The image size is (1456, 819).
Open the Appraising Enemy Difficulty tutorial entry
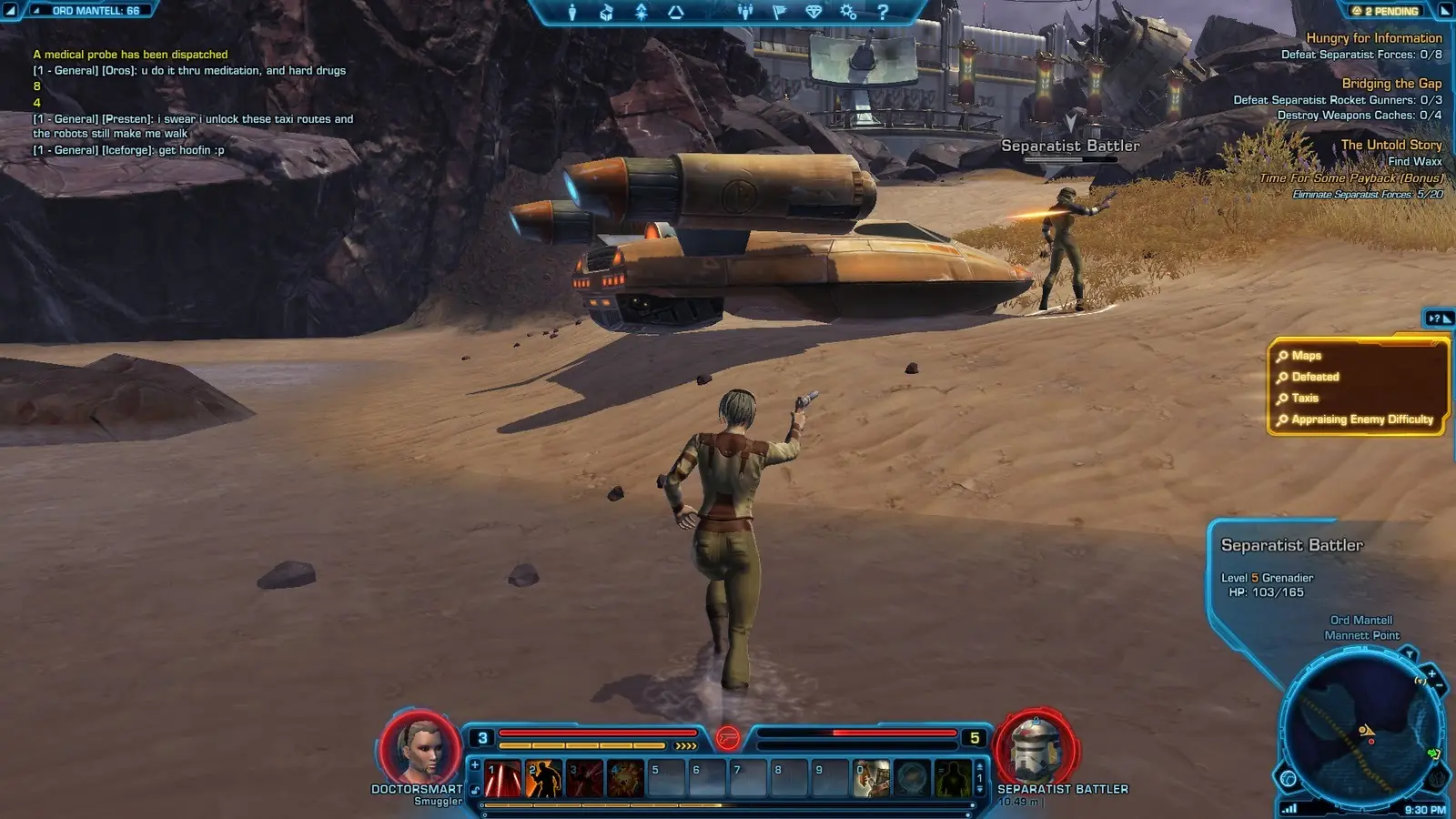[x=1361, y=420]
